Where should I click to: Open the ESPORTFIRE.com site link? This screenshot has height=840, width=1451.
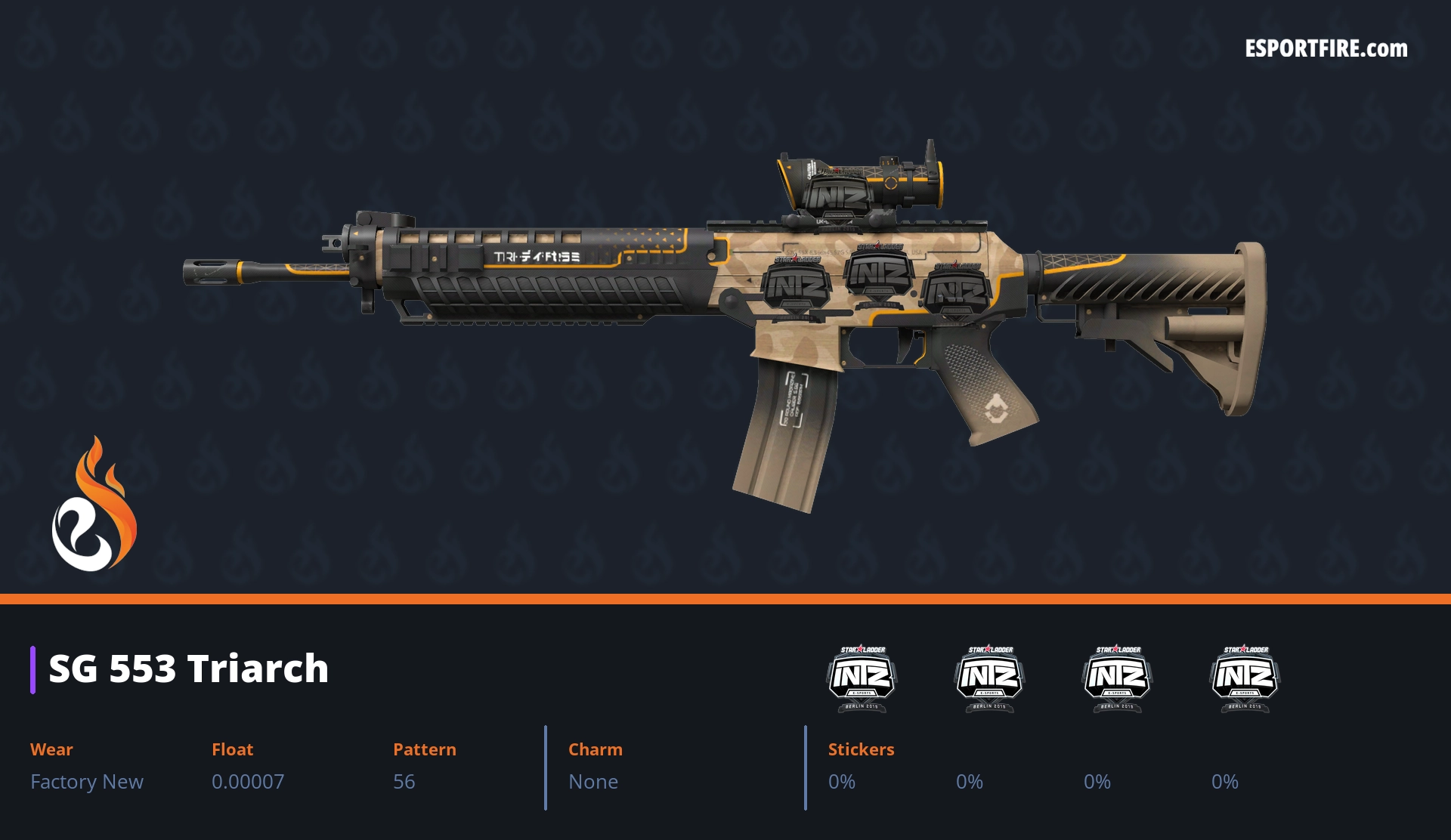1326,49
